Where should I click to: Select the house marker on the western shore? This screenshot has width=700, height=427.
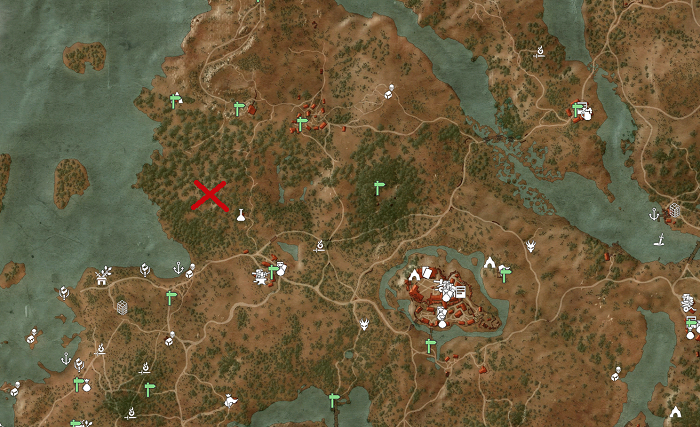101,276
